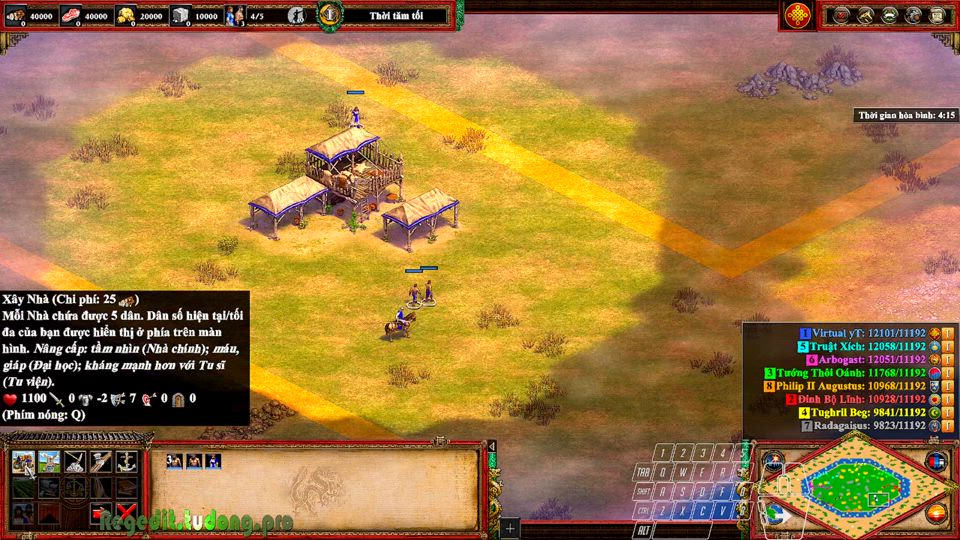Choose the Dock anchor build icon
Screen dimensions: 960x540
pyautogui.click(x=126, y=462)
